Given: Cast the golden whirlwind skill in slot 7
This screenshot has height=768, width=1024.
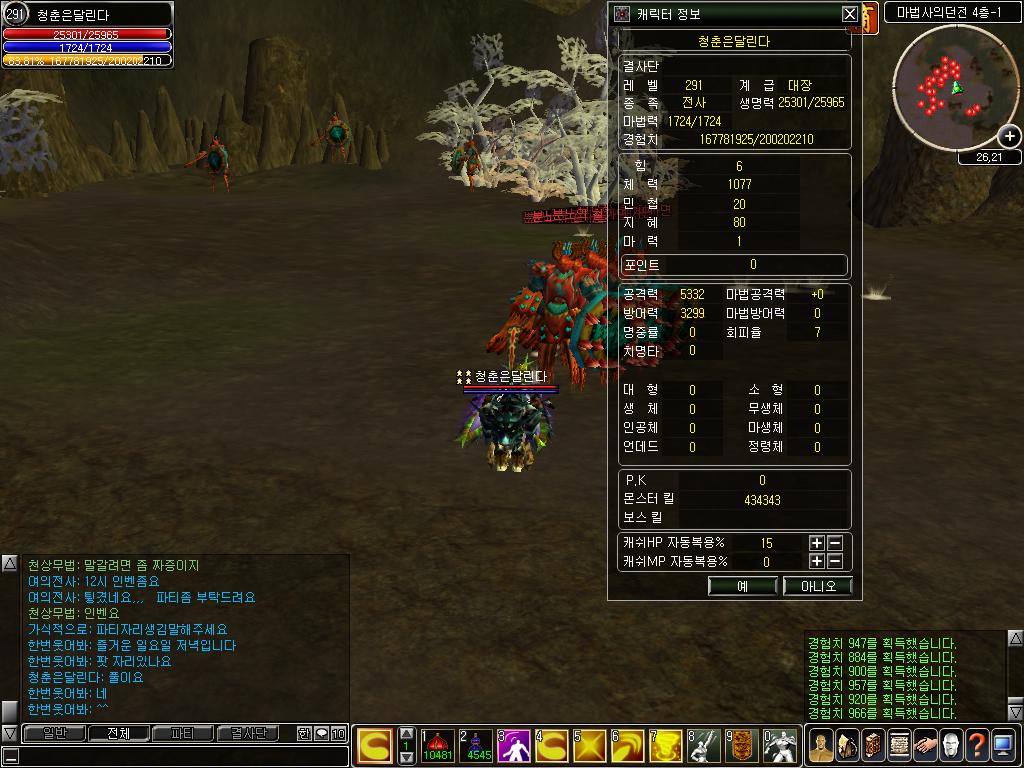Looking at the screenshot, I should [x=667, y=746].
